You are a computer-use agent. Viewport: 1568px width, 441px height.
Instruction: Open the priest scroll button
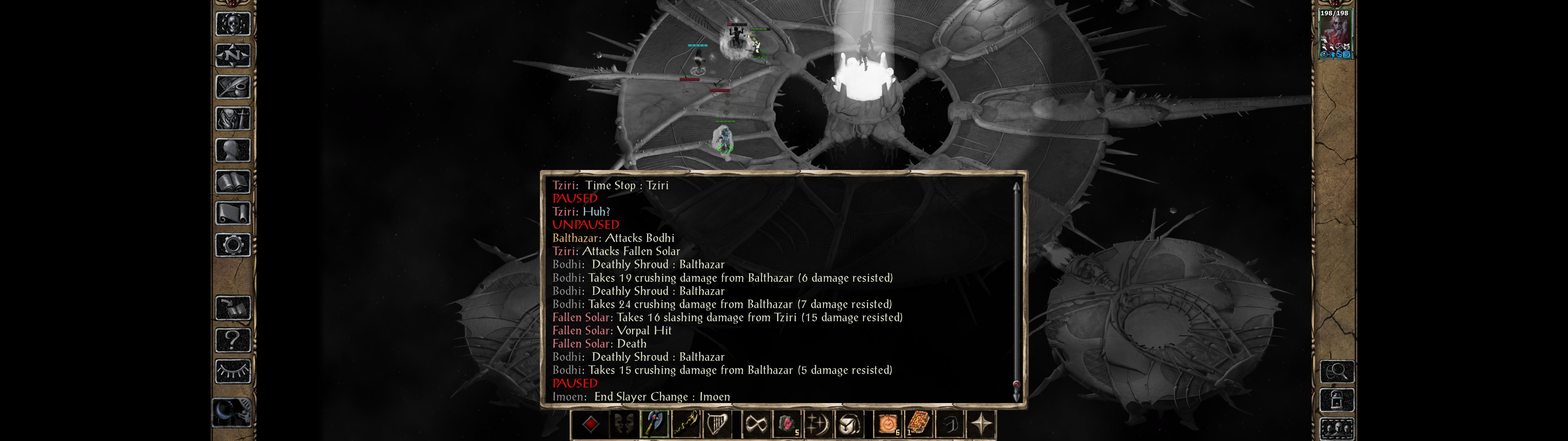click(x=233, y=213)
